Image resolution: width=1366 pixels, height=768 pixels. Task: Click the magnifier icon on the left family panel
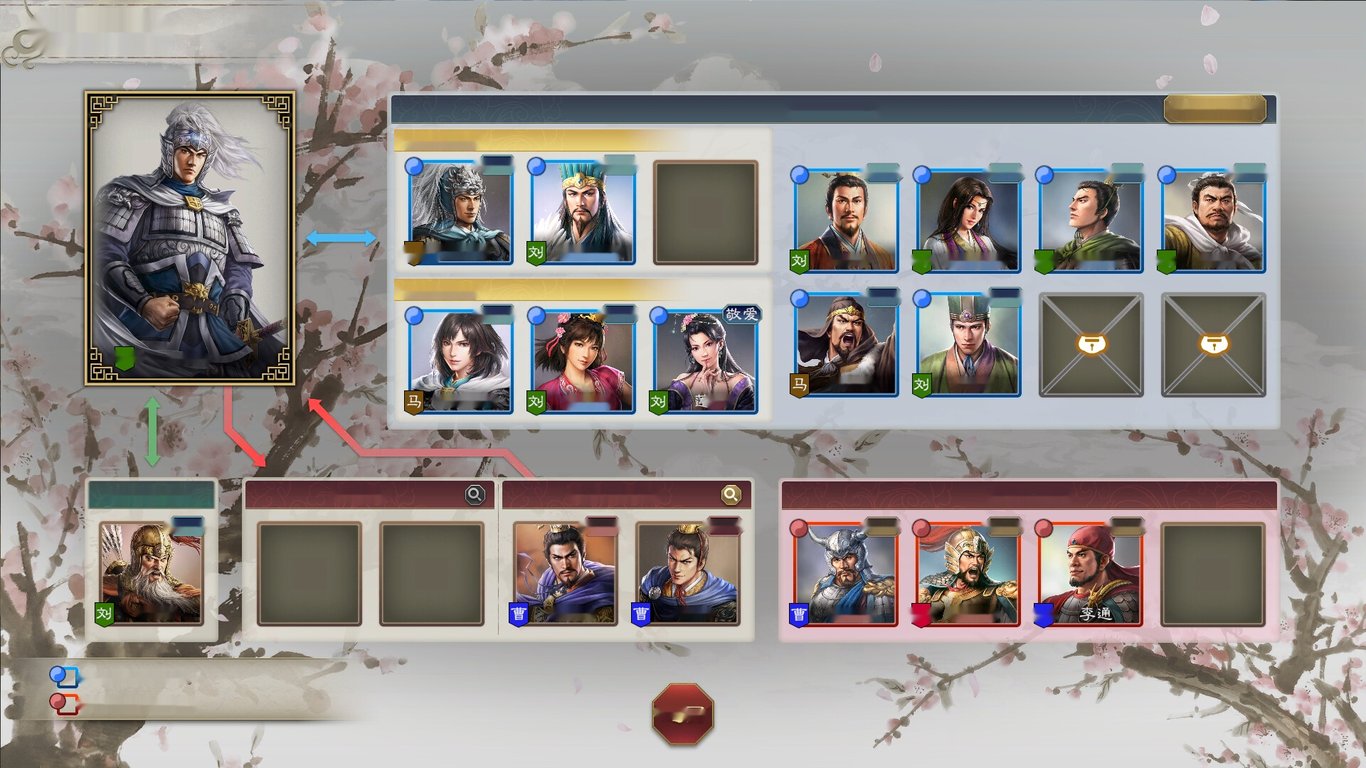[x=474, y=494]
